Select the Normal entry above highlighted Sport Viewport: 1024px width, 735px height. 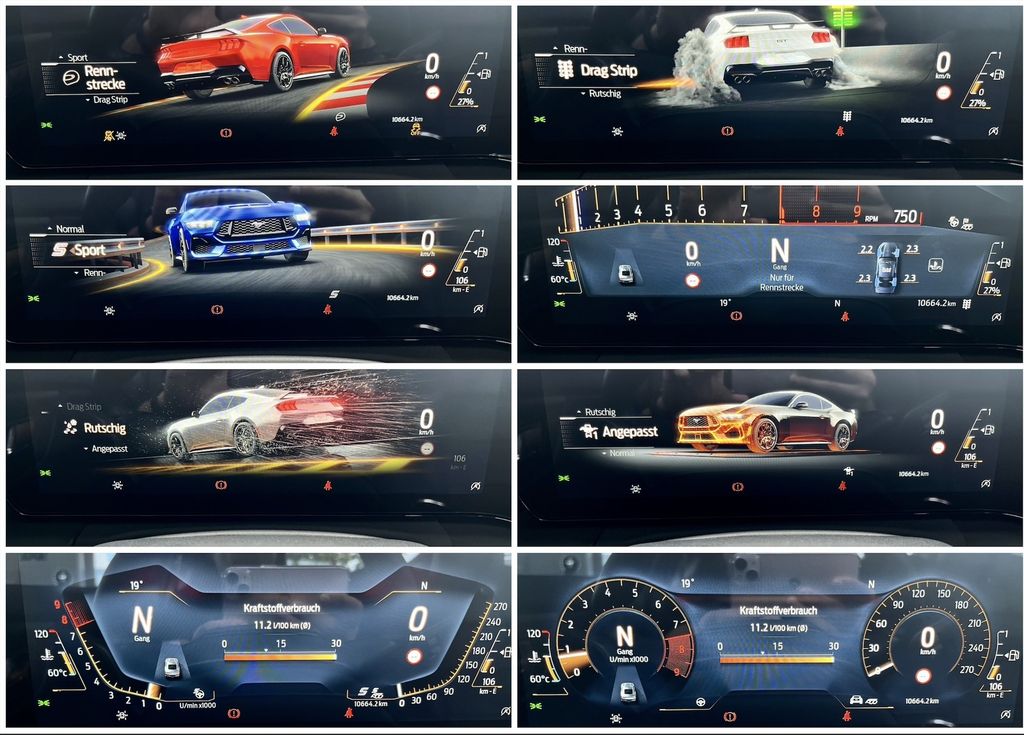pyautogui.click(x=70, y=229)
